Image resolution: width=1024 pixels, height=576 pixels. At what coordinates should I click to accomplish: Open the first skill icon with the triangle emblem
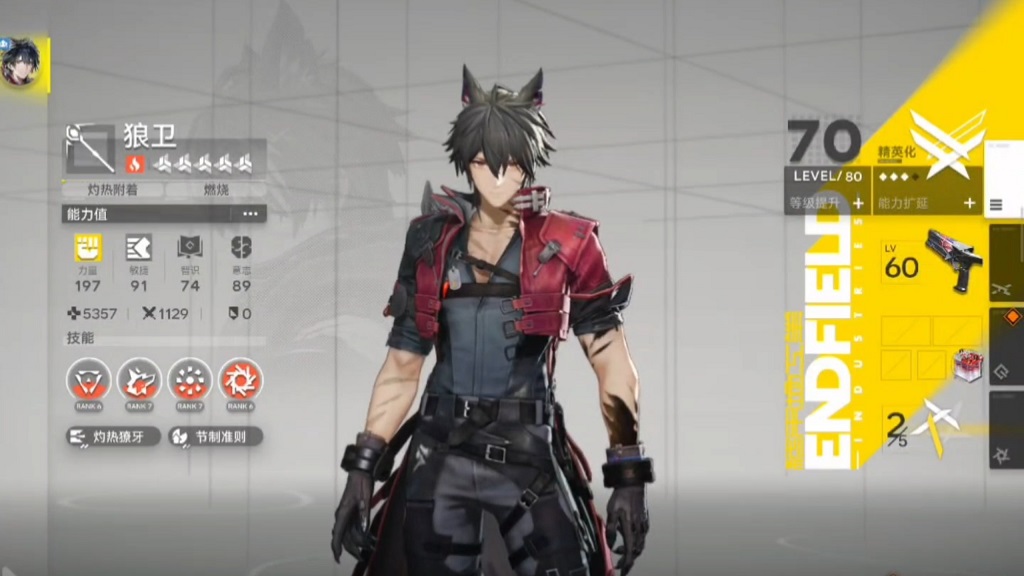click(x=88, y=380)
